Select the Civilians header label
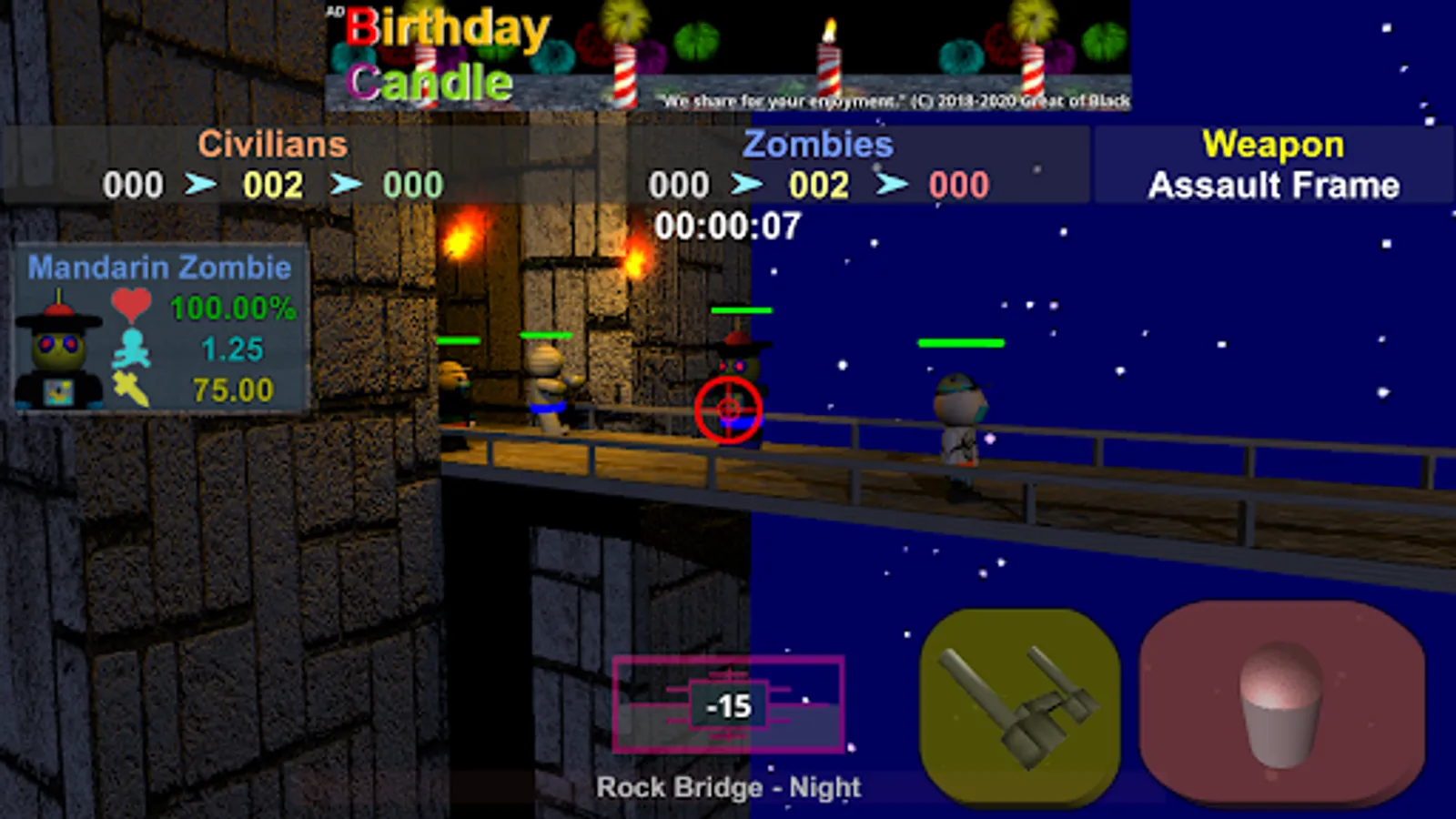The image size is (1456, 819). (x=272, y=144)
